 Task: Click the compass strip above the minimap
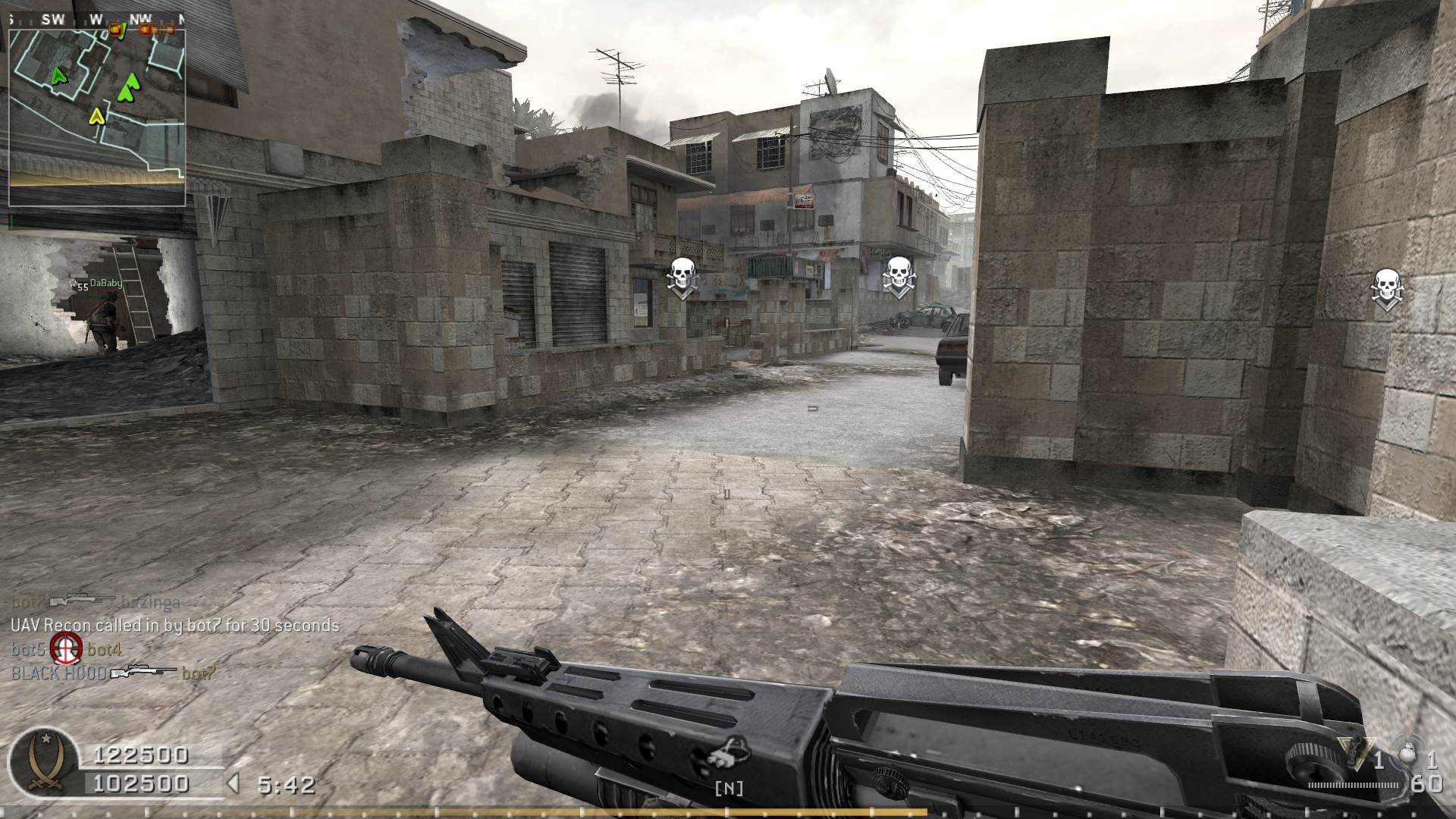(97, 20)
